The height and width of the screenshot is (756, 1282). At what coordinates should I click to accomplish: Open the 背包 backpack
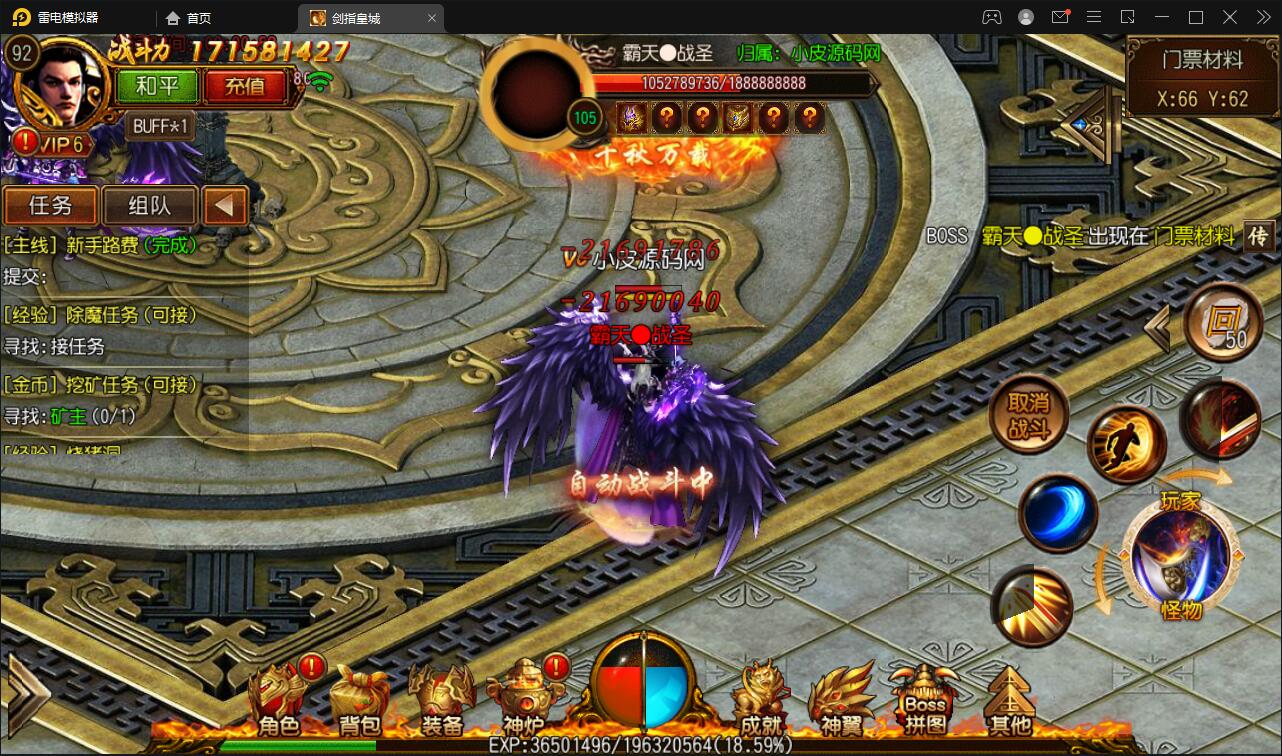(360, 693)
